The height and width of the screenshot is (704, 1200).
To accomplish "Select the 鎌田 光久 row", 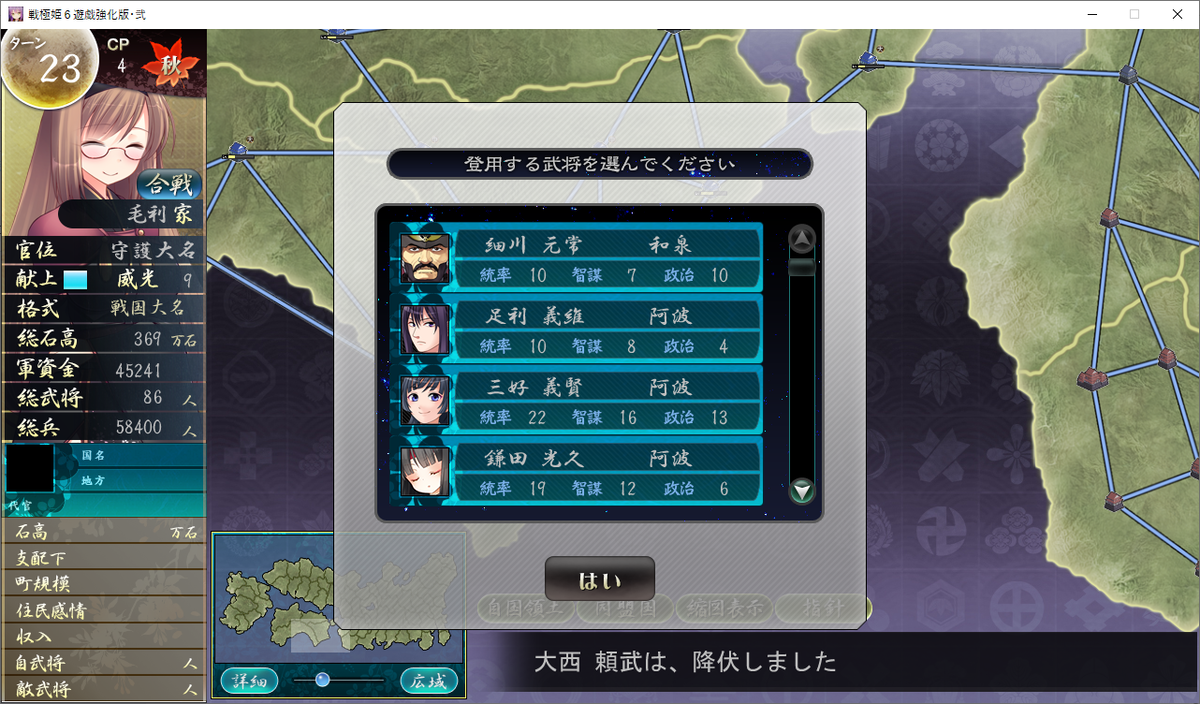I will [578, 471].
